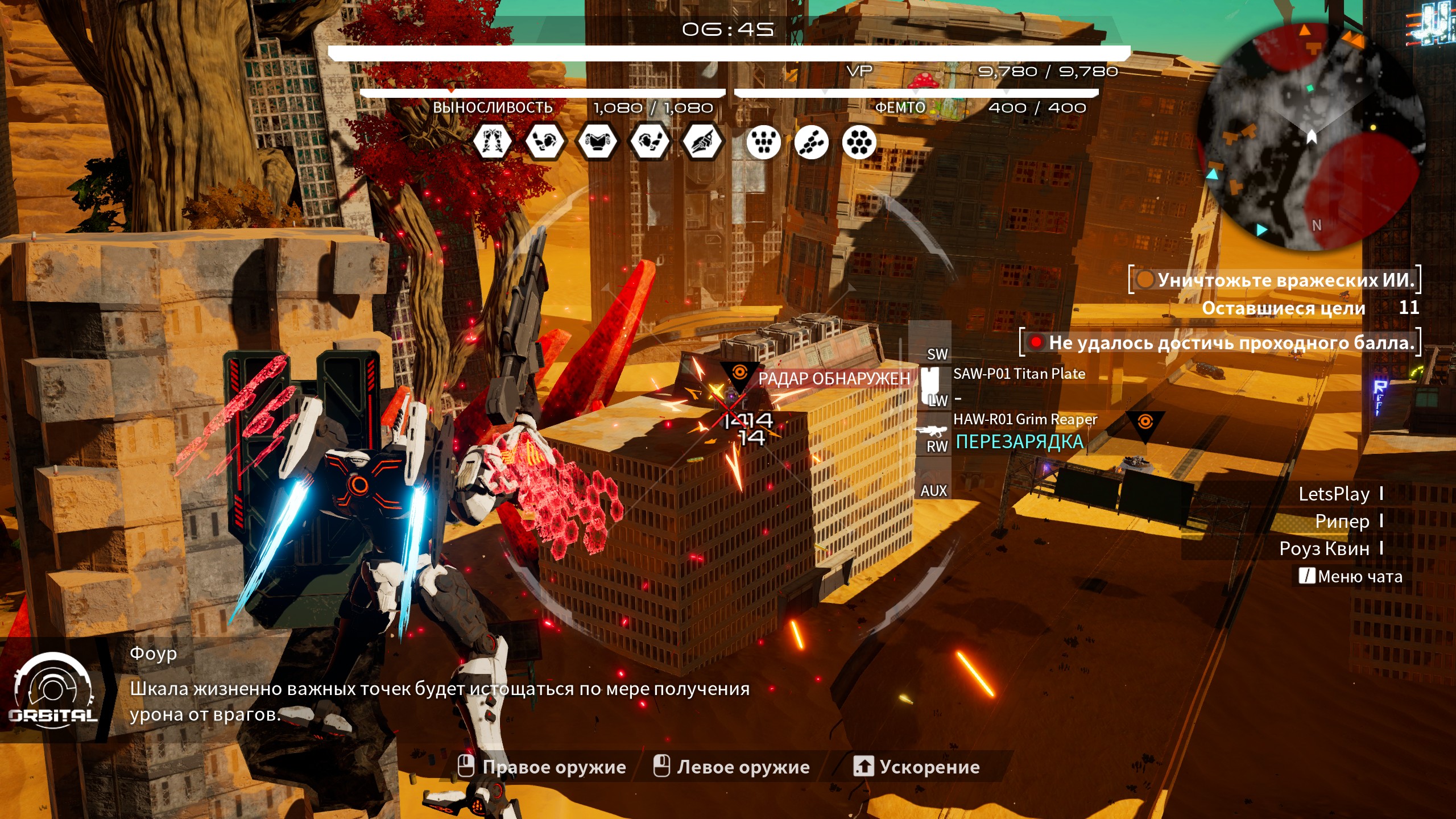Click the SW shoulder weapon slot
The image size is (1456, 819).
click(937, 354)
